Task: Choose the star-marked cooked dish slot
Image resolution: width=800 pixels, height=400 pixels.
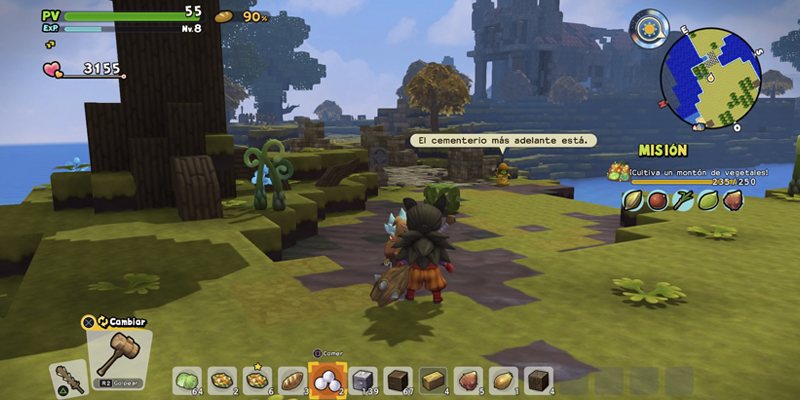Action: 258,379
